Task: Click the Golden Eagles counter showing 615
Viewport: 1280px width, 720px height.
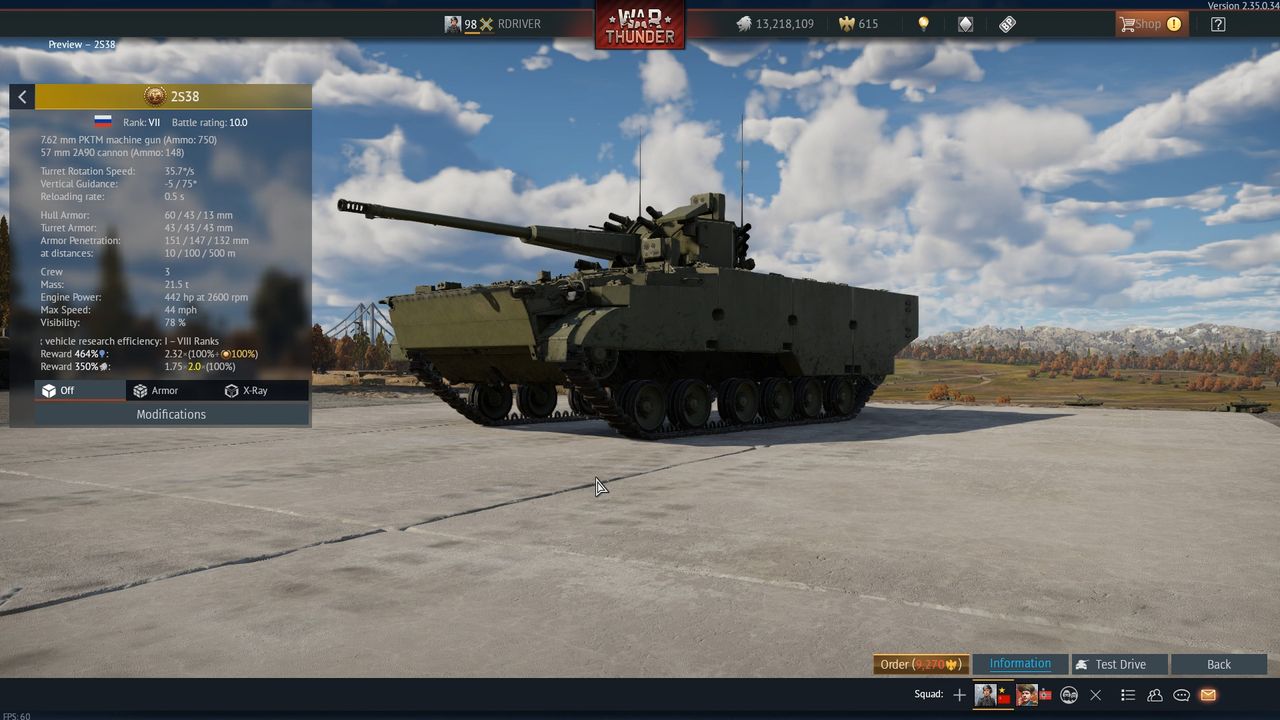Action: pyautogui.click(x=857, y=23)
